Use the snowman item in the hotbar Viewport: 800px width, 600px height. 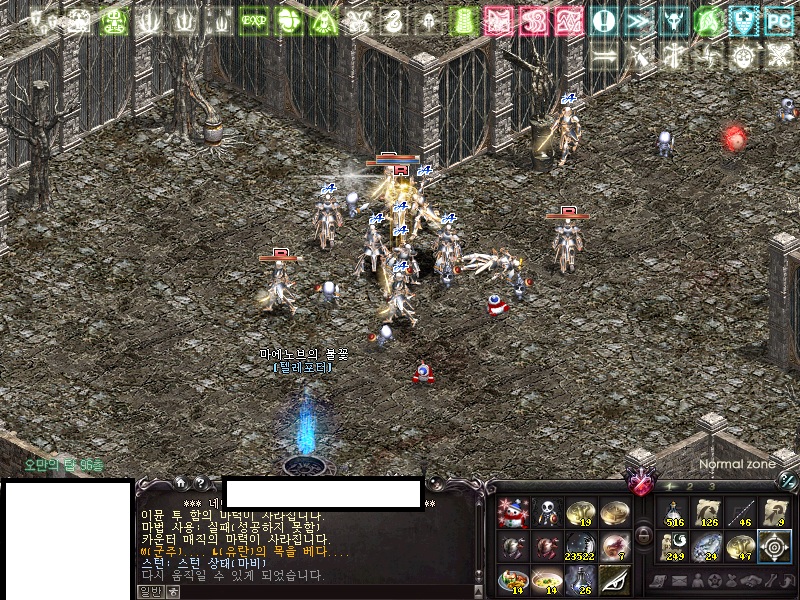tap(513, 513)
